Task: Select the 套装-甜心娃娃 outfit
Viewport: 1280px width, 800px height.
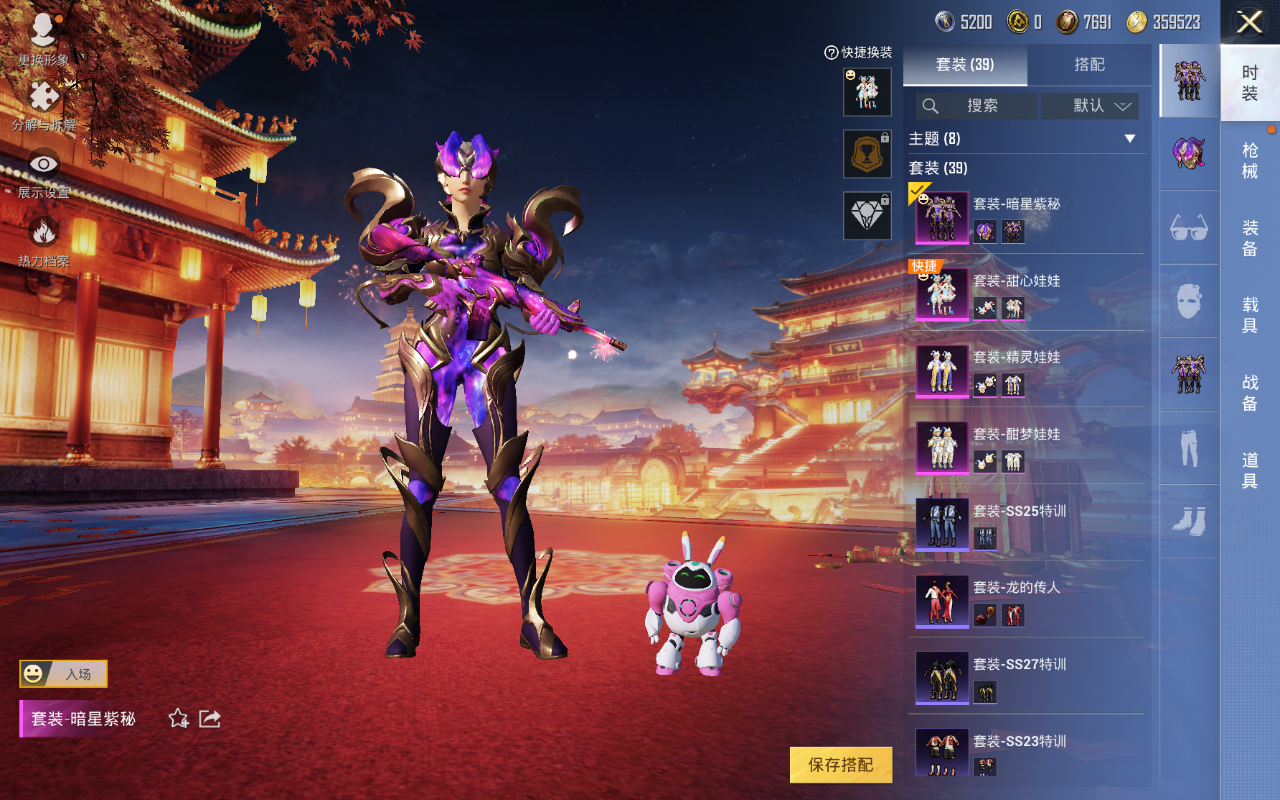Action: (x=1025, y=293)
